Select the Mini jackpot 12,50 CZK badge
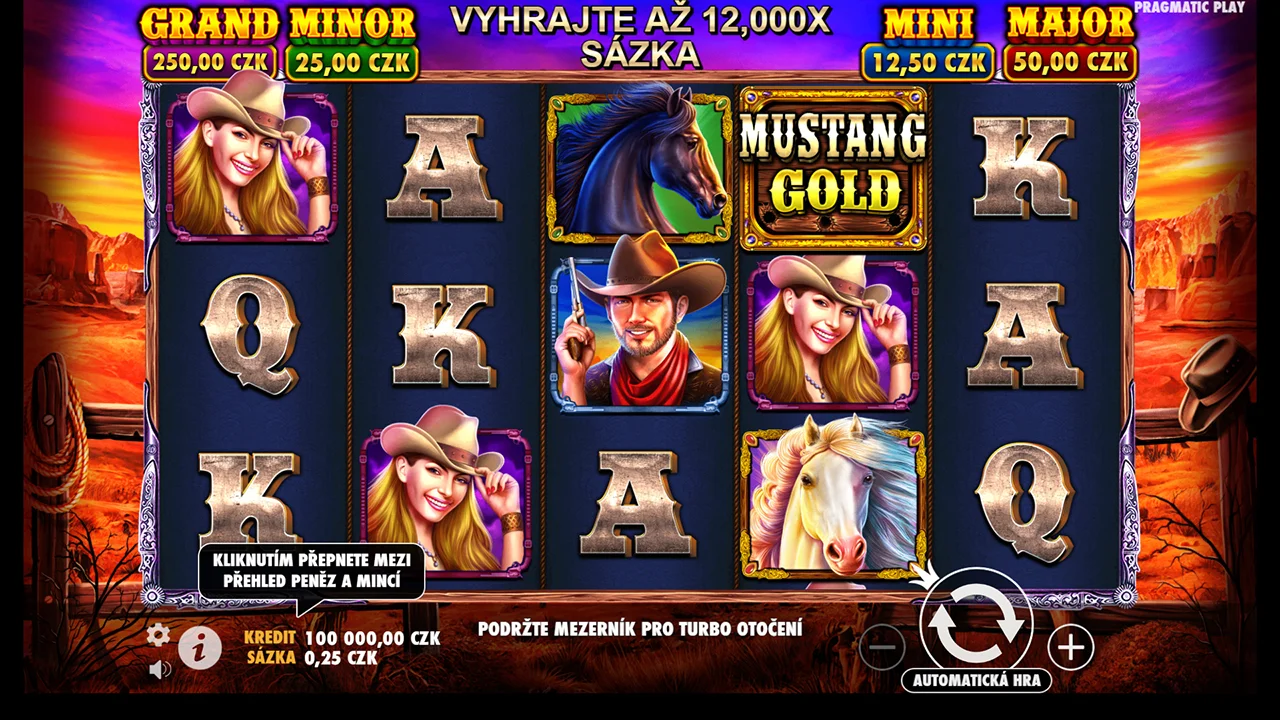Image resolution: width=1280 pixels, height=720 pixels. coord(926,62)
